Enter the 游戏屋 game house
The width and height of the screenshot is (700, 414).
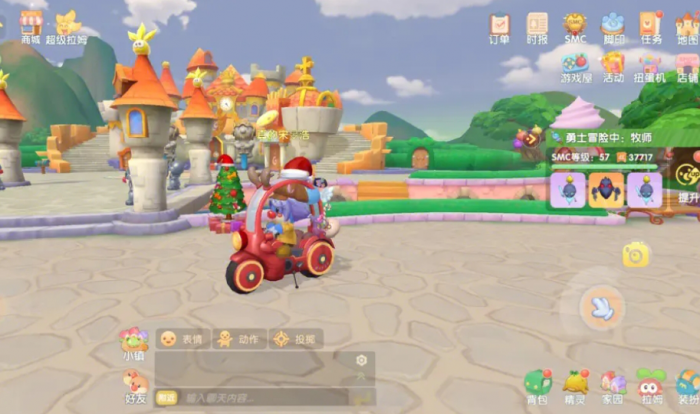point(575,66)
